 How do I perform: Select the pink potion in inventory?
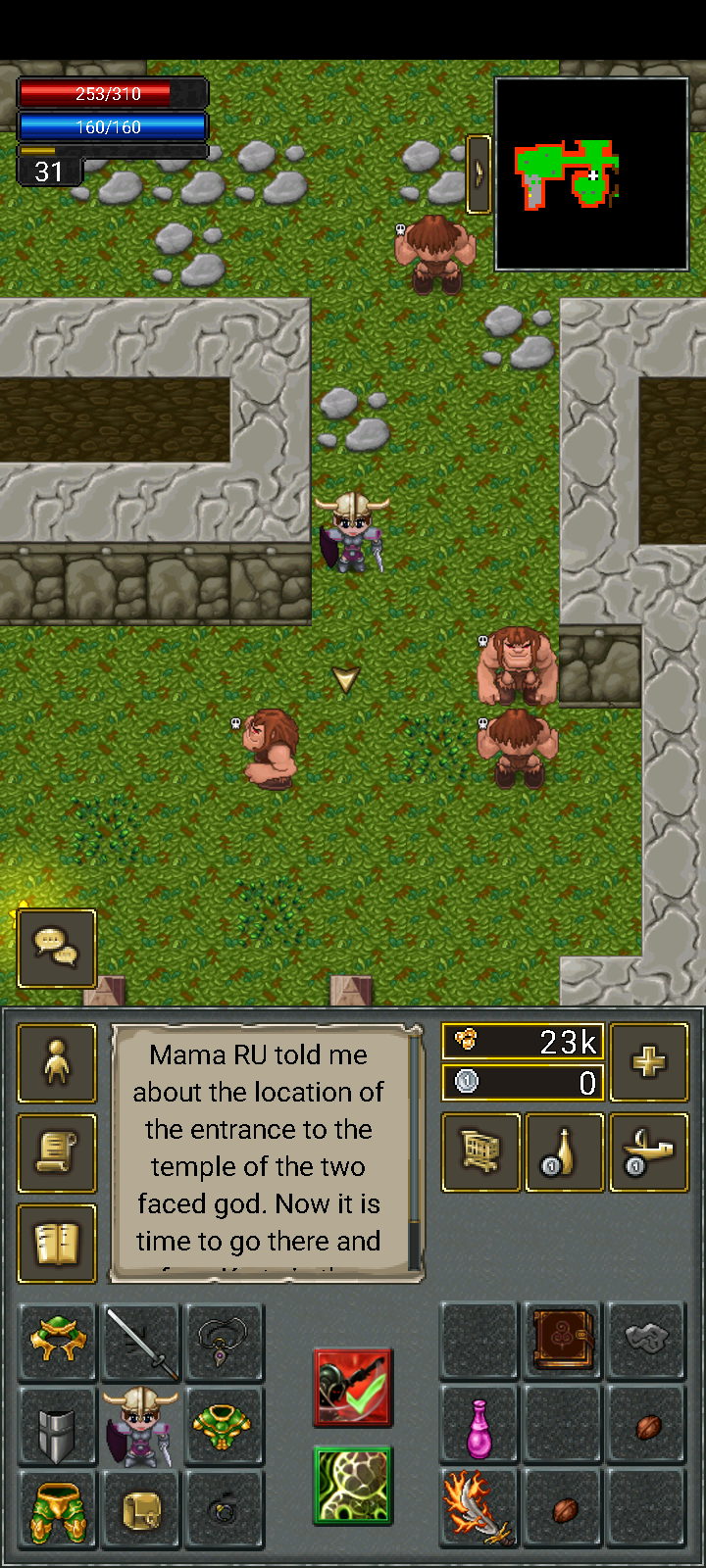(x=479, y=1427)
